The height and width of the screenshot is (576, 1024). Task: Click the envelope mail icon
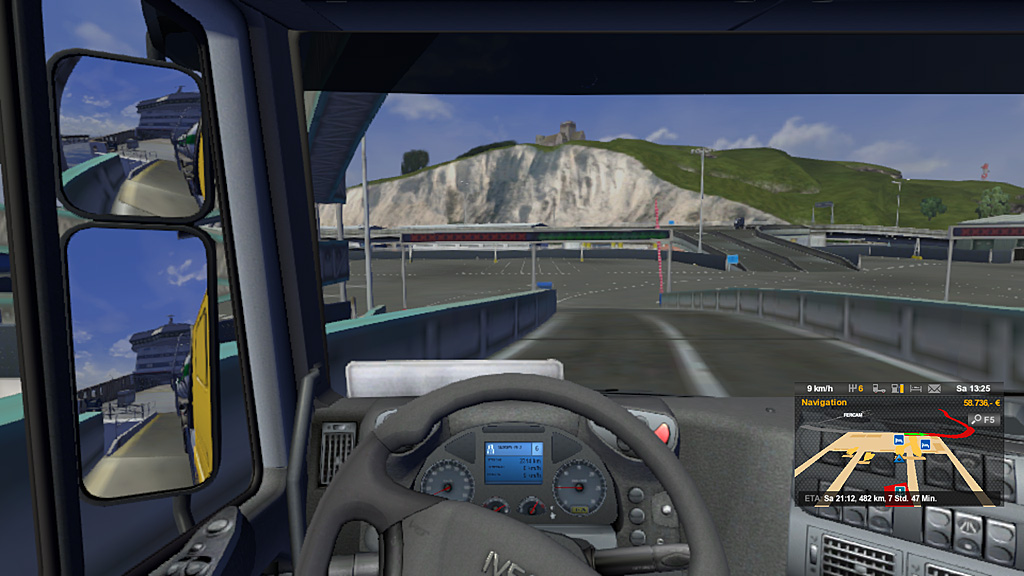934,388
